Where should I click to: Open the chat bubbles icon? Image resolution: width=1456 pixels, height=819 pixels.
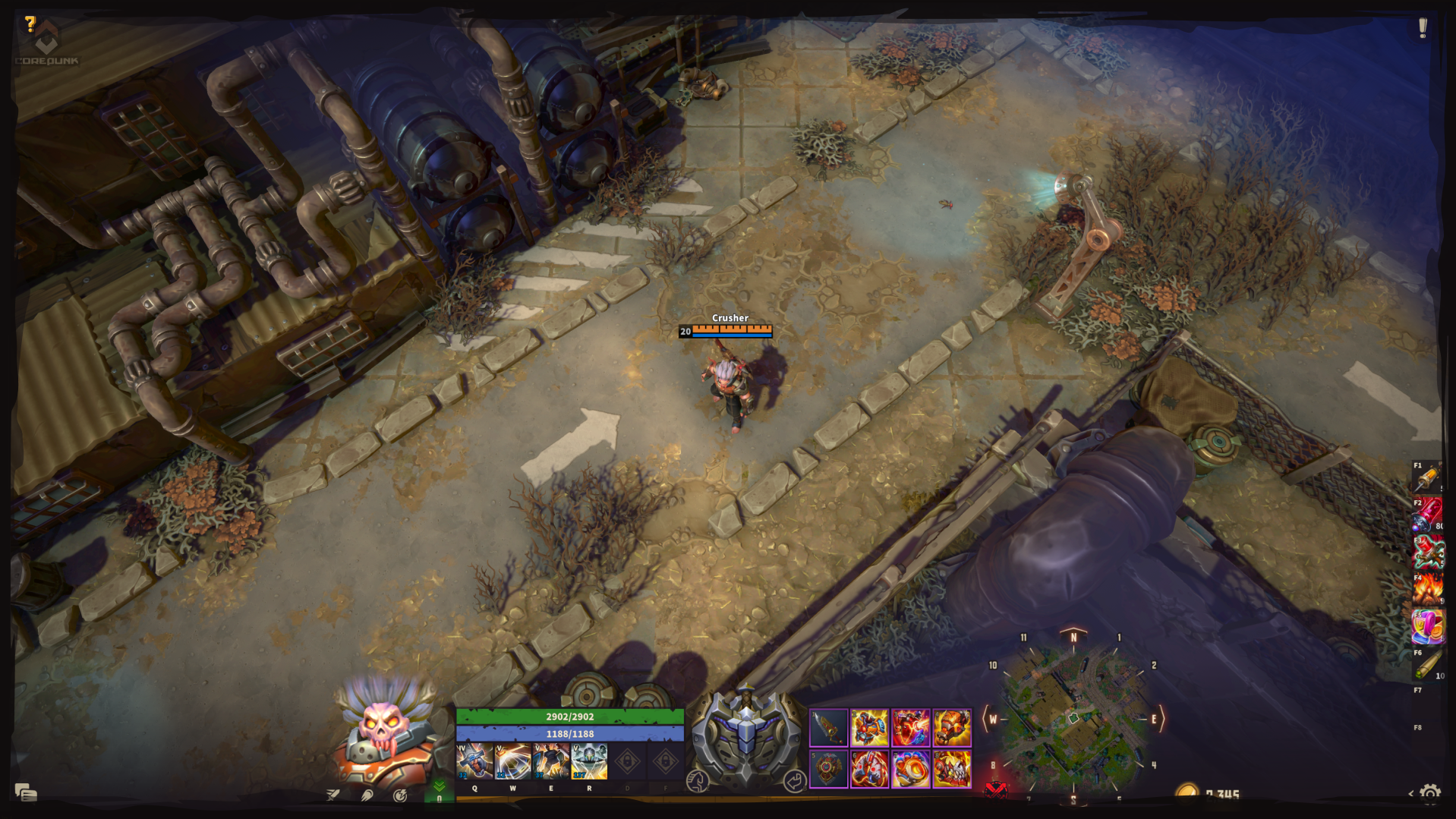(x=26, y=793)
